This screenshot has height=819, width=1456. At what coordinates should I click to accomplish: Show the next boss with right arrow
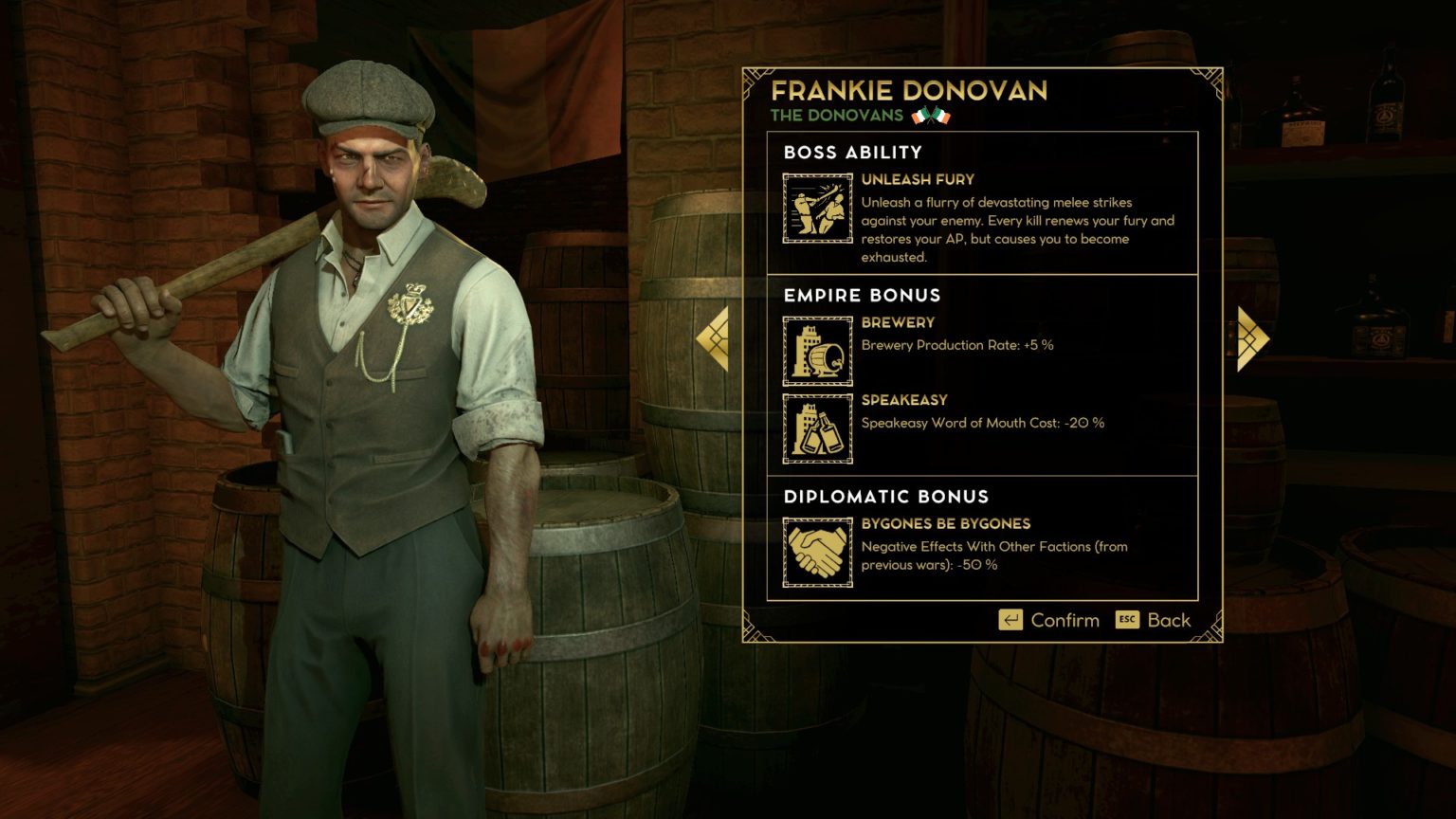[x=1251, y=338]
